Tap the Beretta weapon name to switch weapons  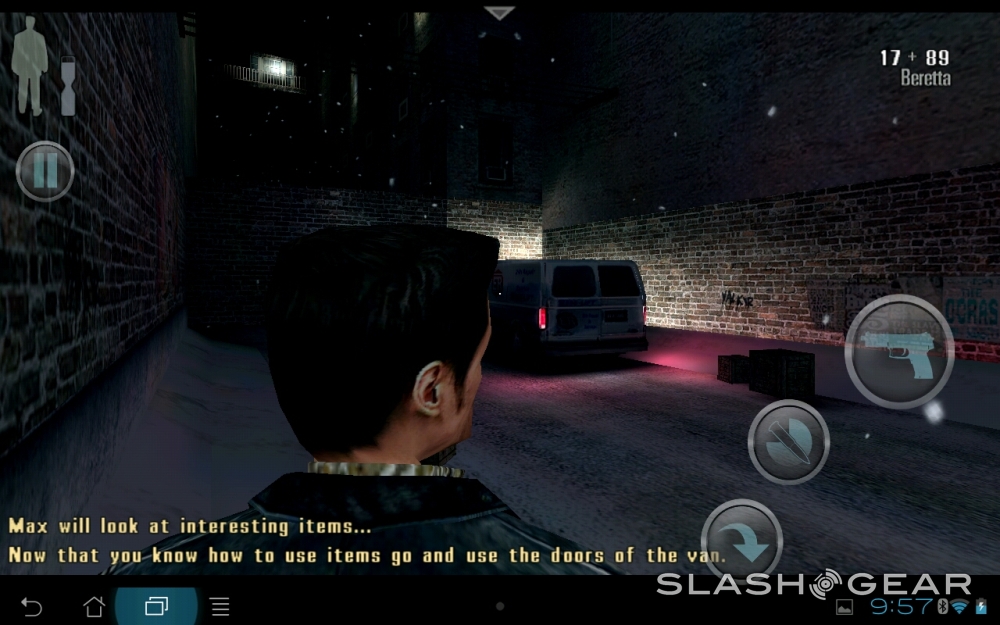click(x=925, y=78)
